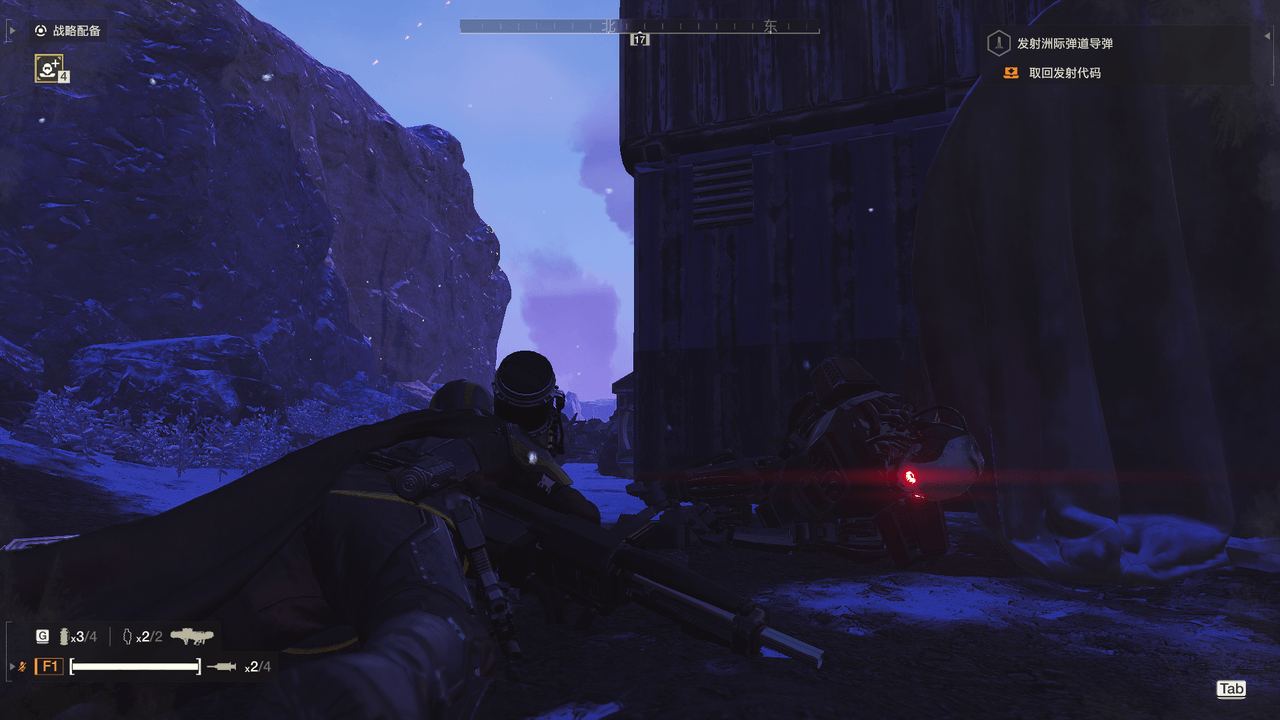Open the 战略配备 stratagem header
The height and width of the screenshot is (720, 1280).
[x=67, y=31]
